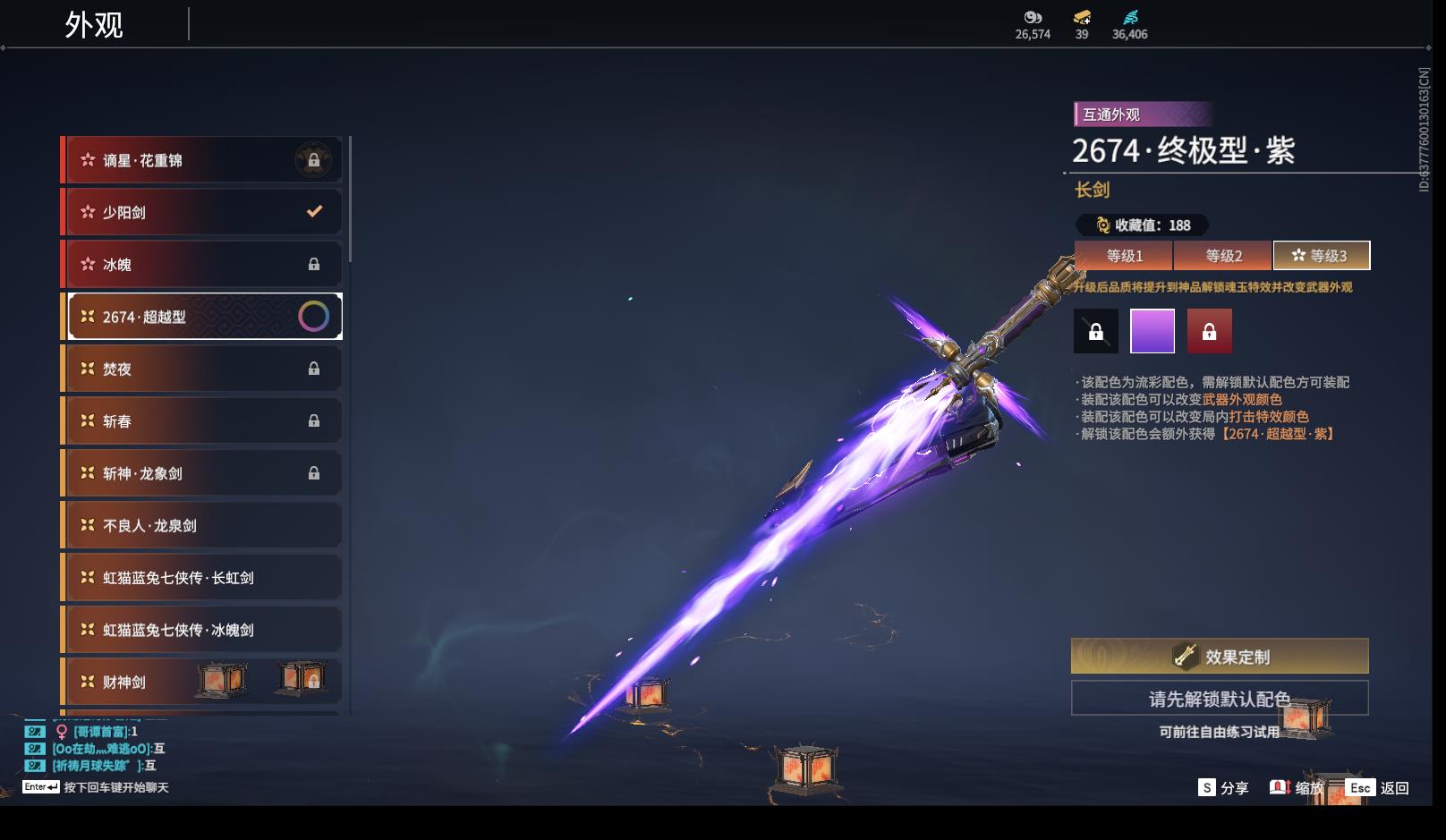Choose the 少阳剑 skin row
This screenshot has width=1446, height=840.
tap(201, 212)
